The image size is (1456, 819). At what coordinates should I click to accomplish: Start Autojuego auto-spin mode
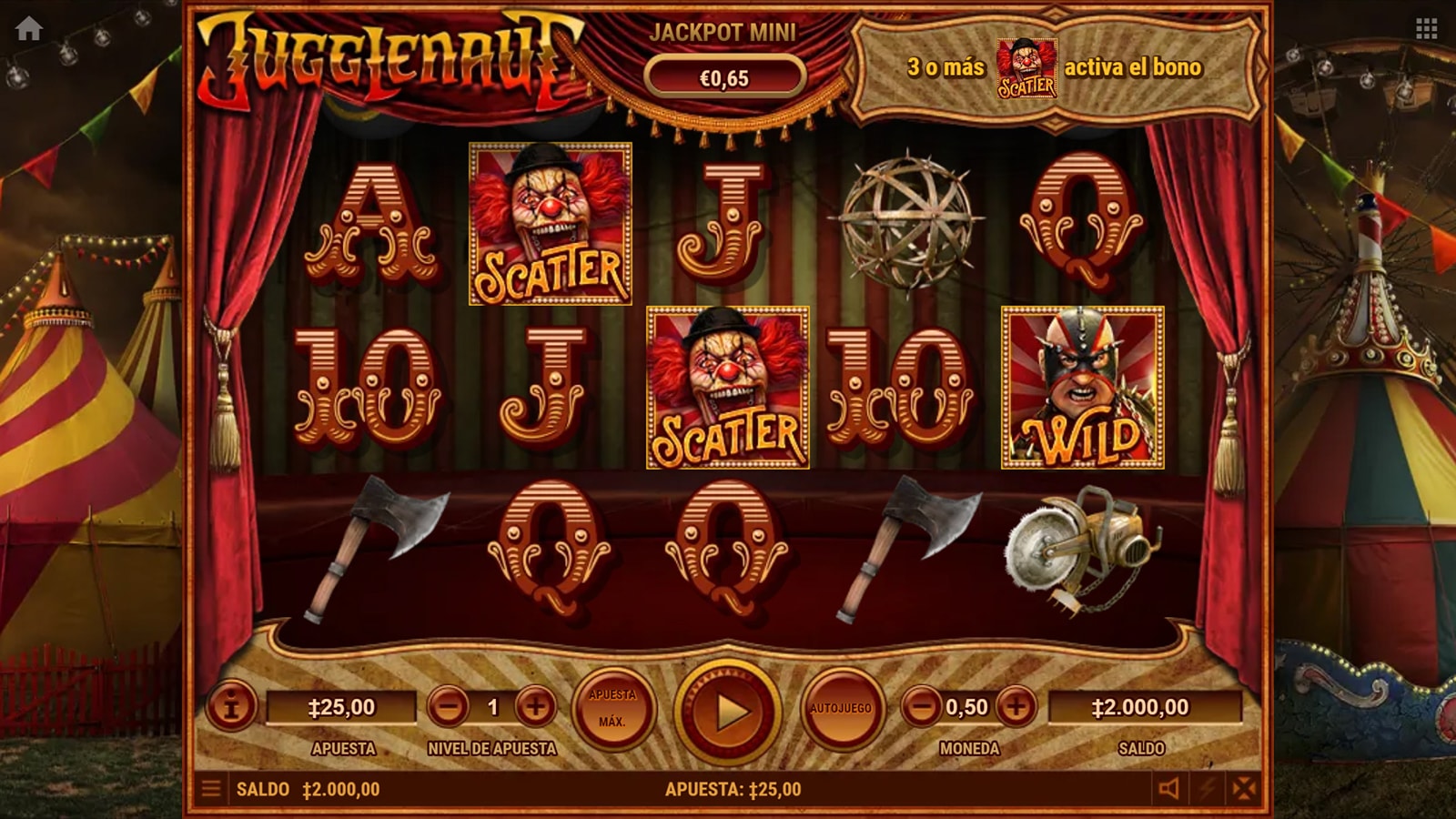pos(841,708)
